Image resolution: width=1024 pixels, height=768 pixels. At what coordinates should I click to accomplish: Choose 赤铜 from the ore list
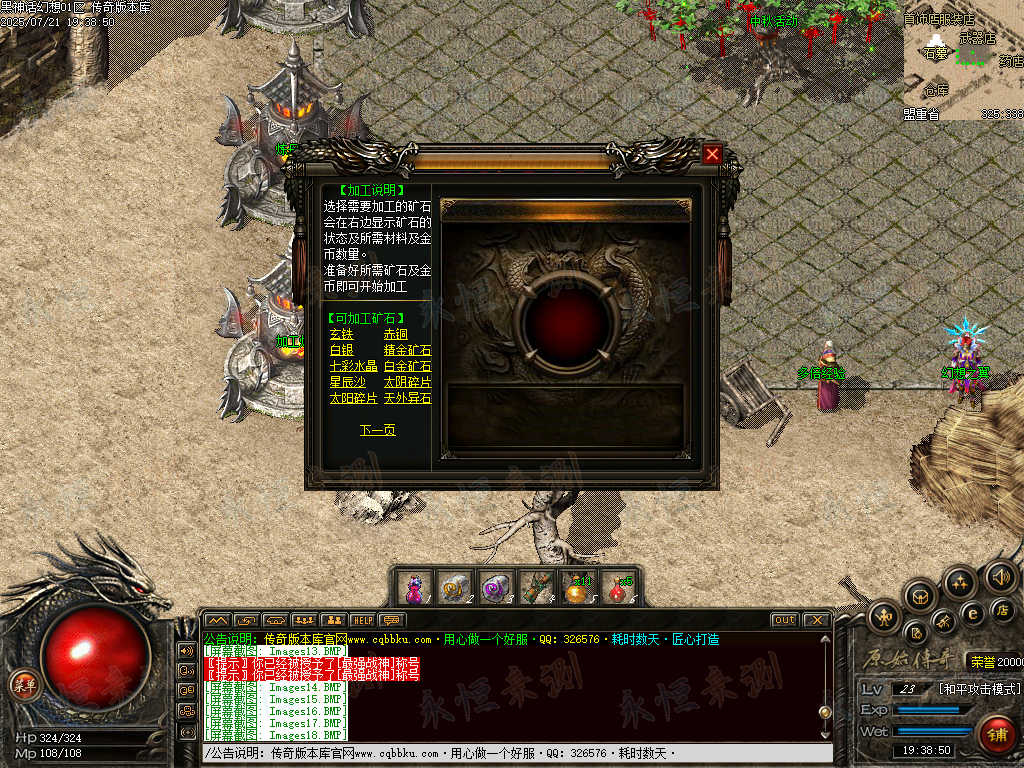(x=396, y=334)
